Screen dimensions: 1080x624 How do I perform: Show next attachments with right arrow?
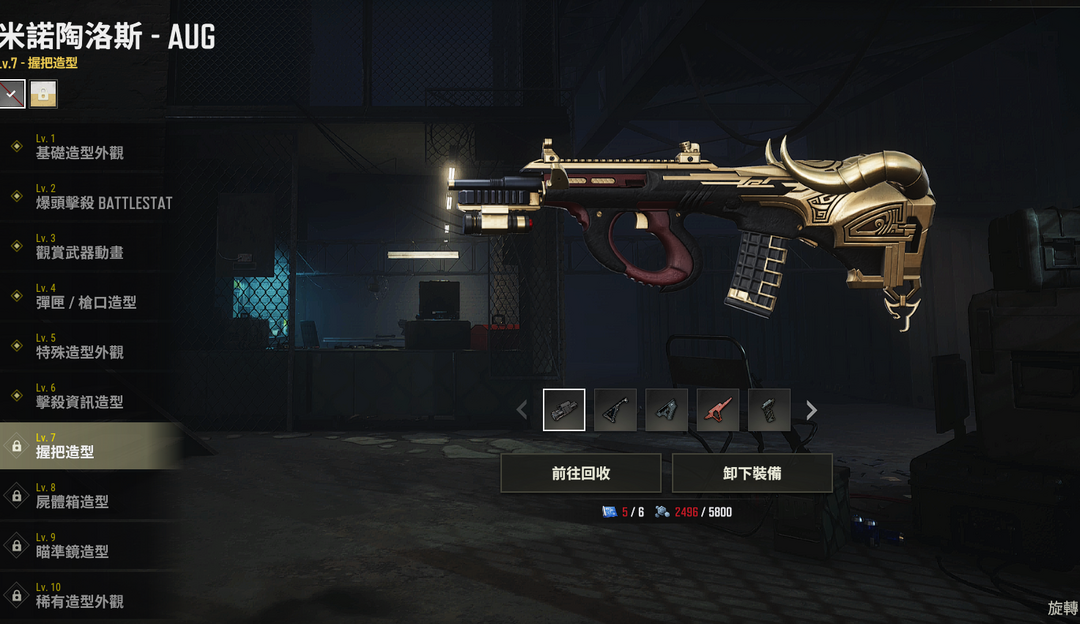[812, 410]
